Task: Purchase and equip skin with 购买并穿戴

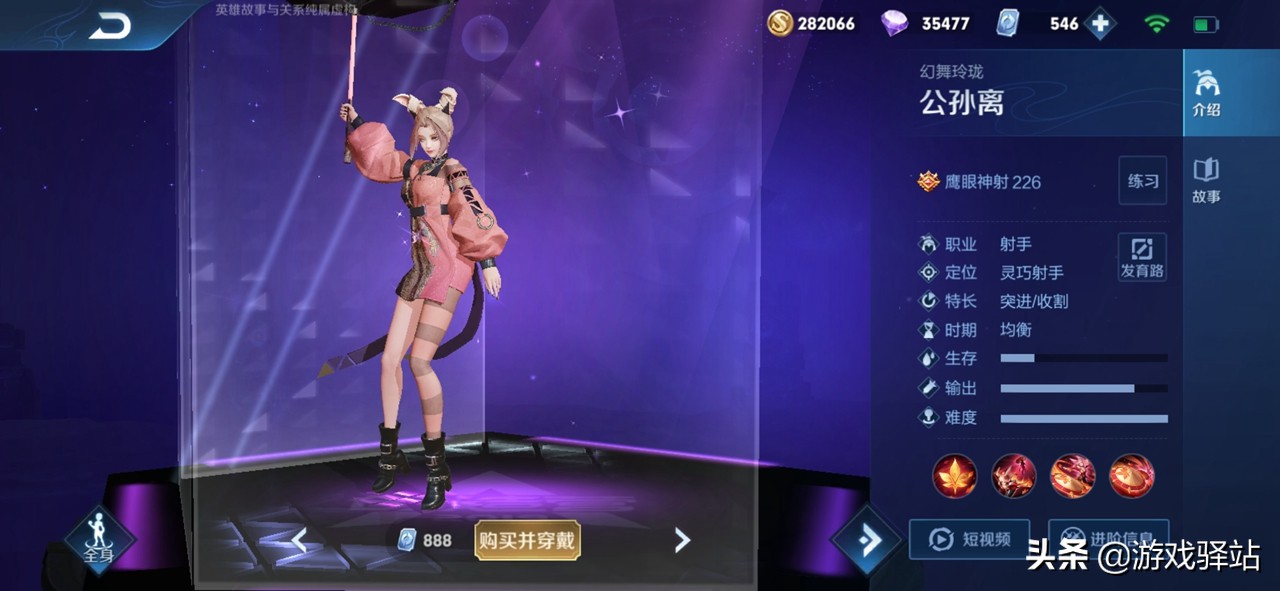Action: point(527,540)
